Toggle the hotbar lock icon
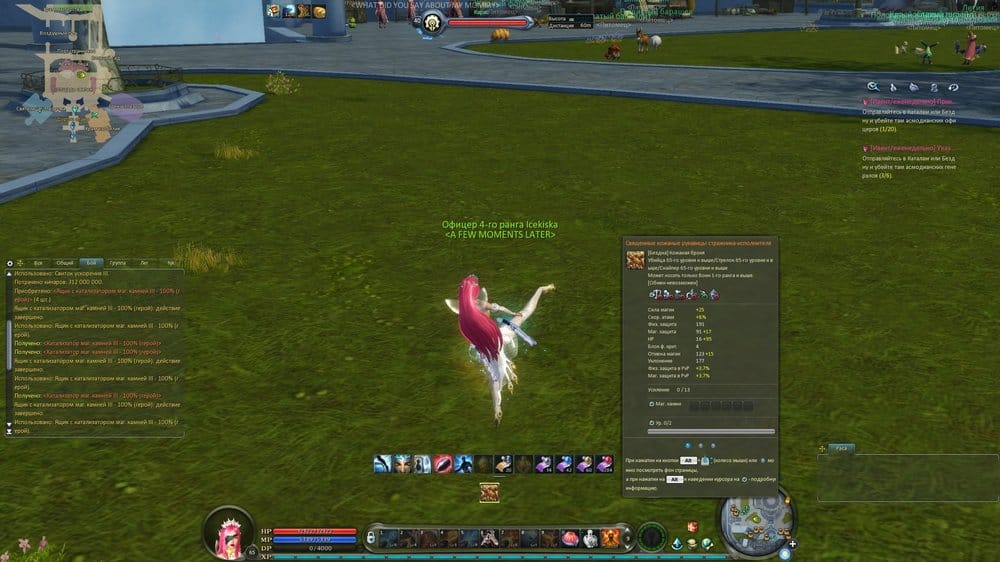 371,538
